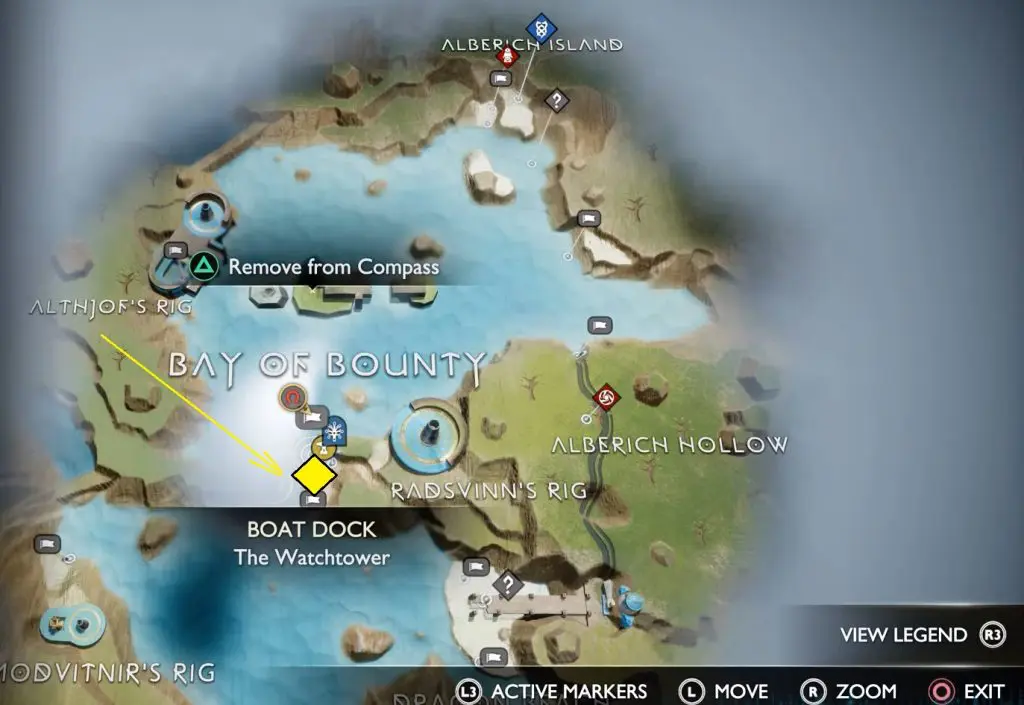Exit the map screen
1024x705 pixels.
(x=966, y=691)
